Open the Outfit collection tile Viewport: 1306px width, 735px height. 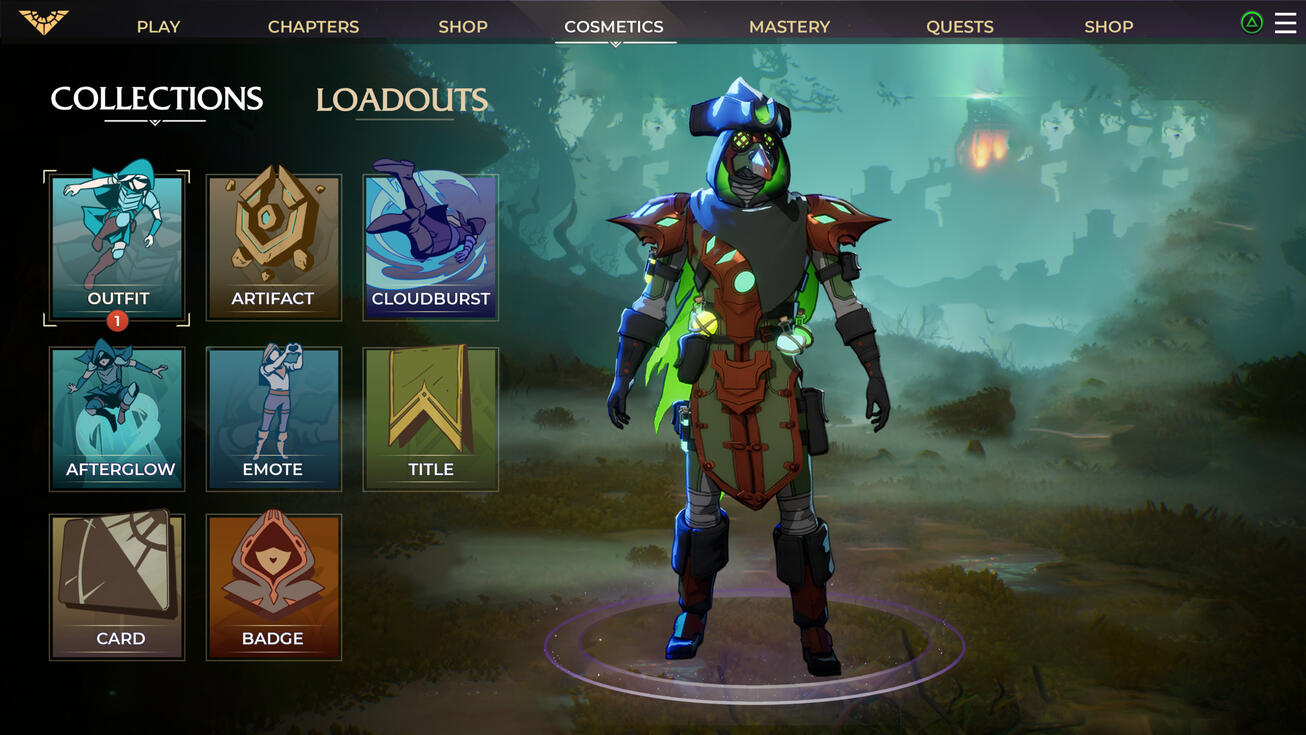coord(117,247)
